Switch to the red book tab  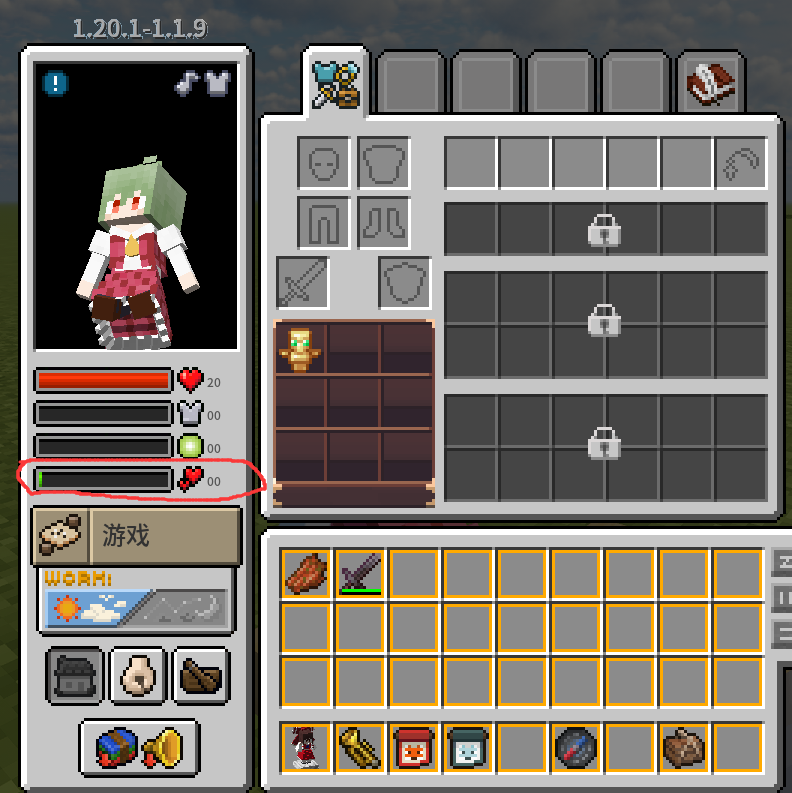(711, 85)
